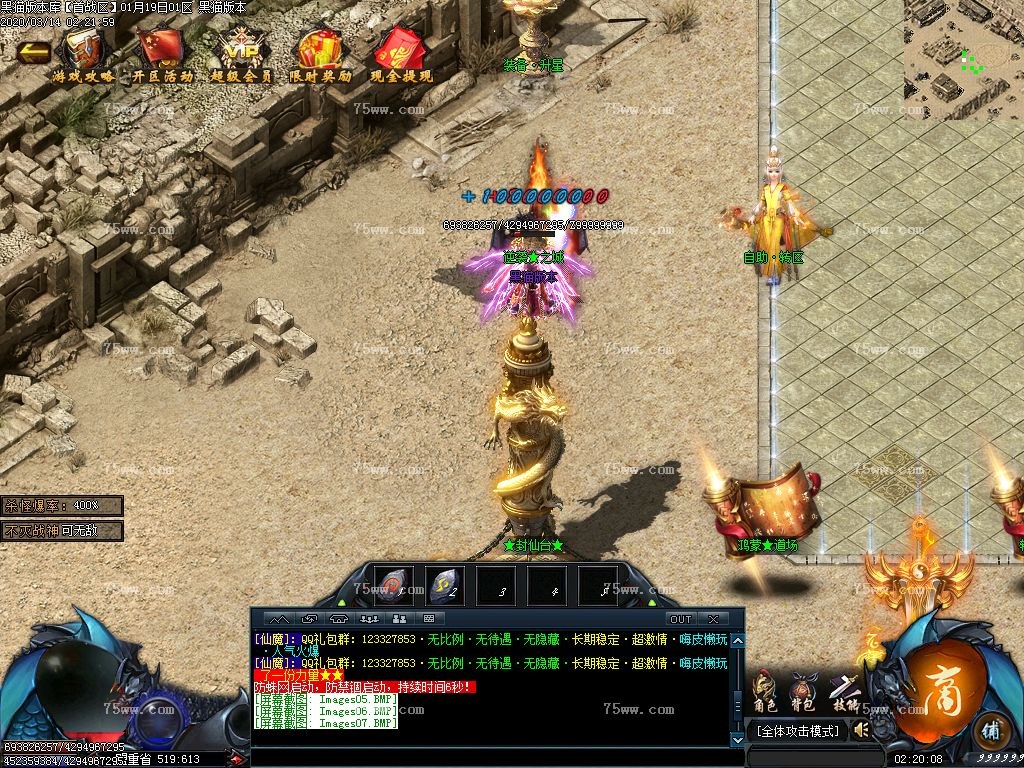Open the 技能 skills panel
This screenshot has height=768, width=1024.
845,692
